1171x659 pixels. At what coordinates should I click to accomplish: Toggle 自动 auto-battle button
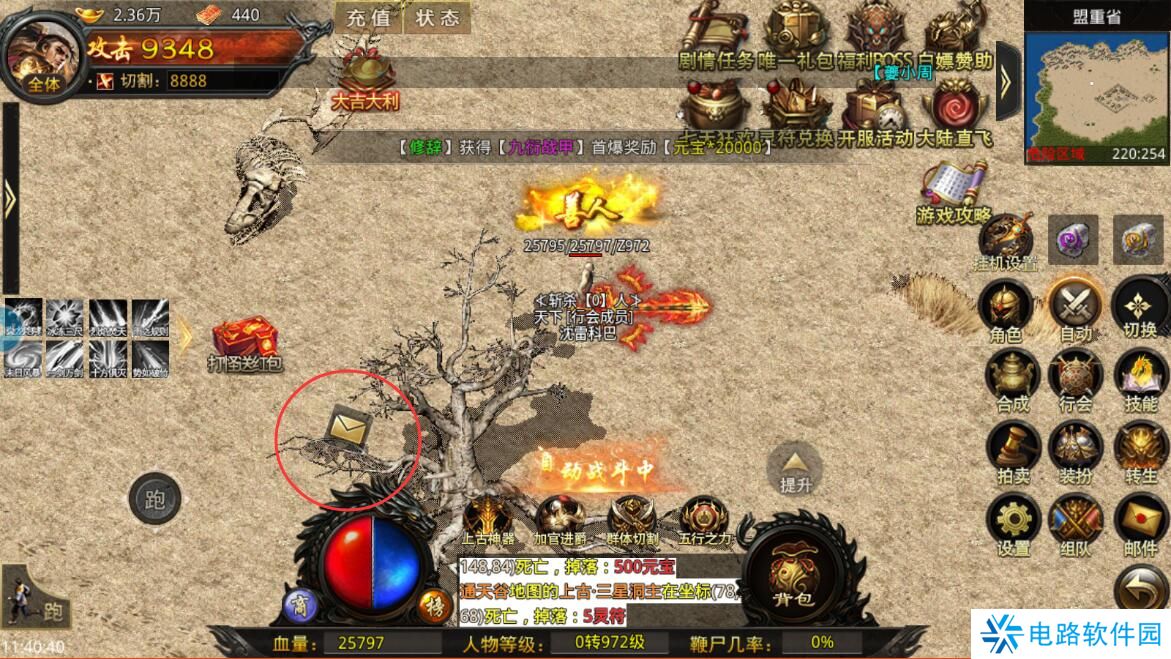click(1075, 308)
